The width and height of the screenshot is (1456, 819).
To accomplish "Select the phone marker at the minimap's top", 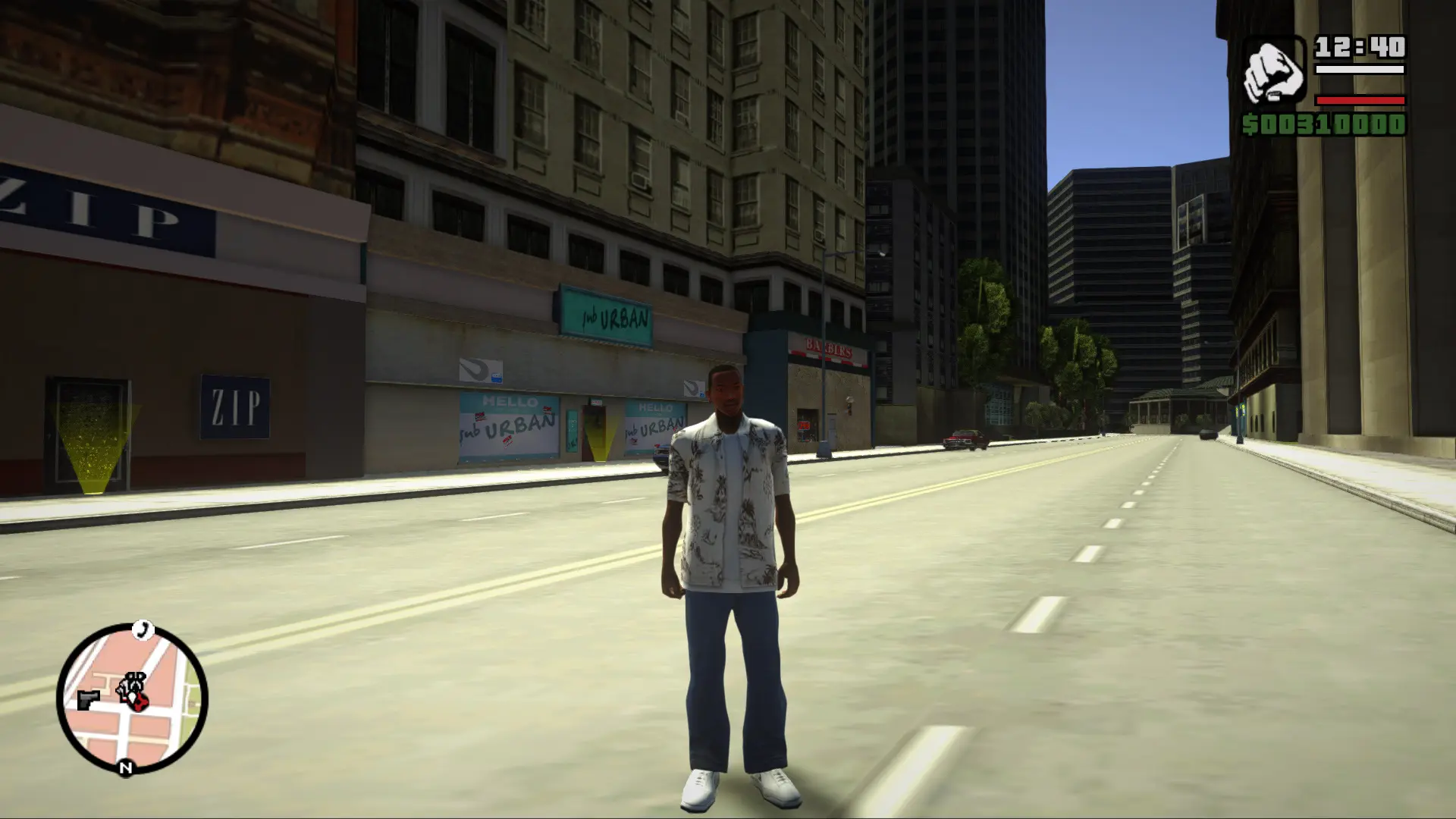I will (x=142, y=629).
